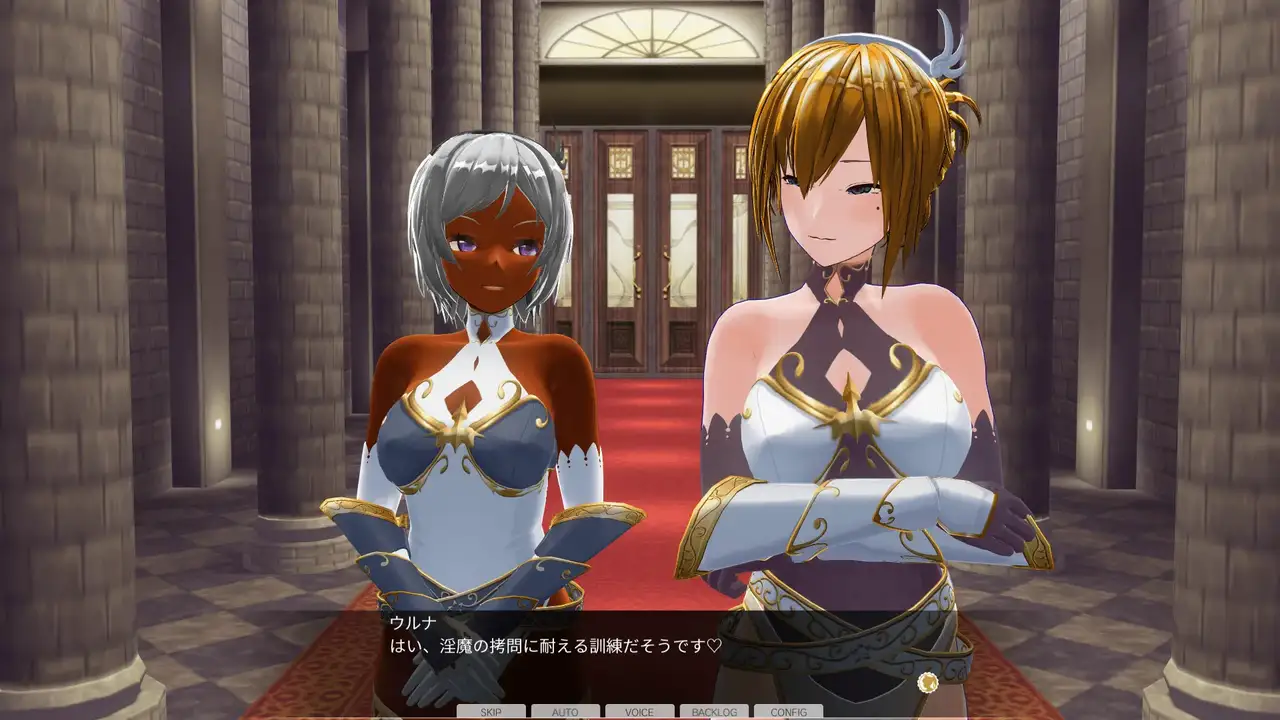Image resolution: width=1280 pixels, height=720 pixels.
Task: Open the CONFIG settings
Action: point(788,712)
